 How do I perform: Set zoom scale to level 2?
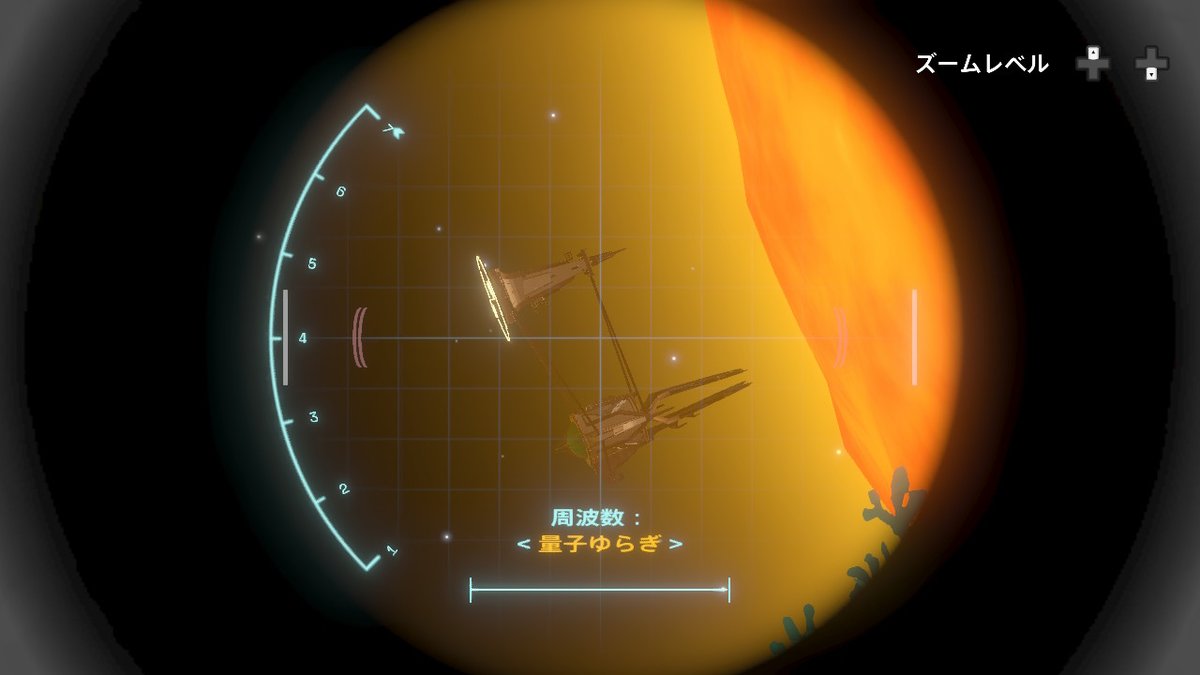343,489
